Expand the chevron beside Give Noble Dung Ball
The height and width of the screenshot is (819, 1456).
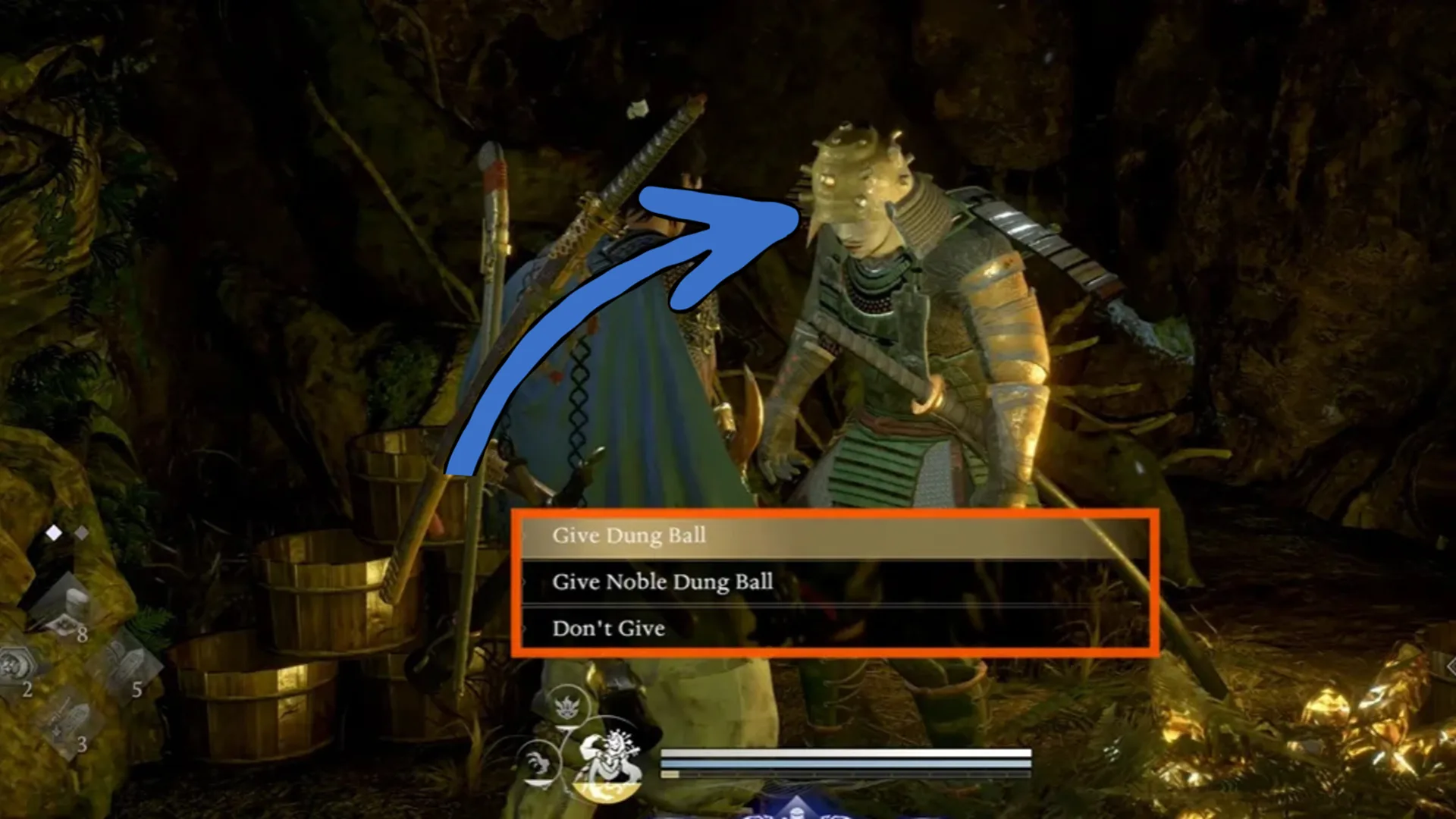[x=523, y=582]
